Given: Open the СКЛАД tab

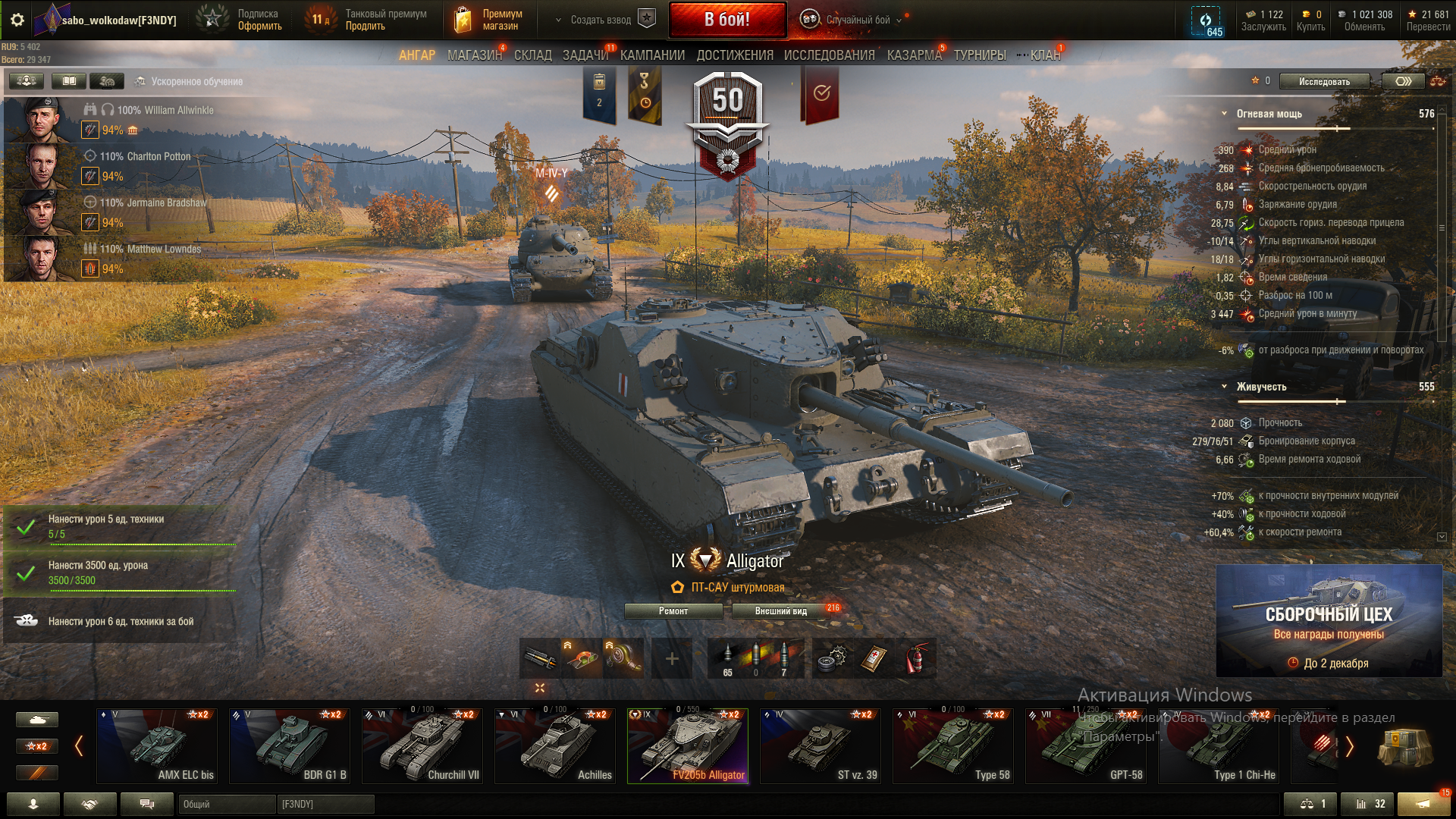Looking at the screenshot, I should pyautogui.click(x=532, y=55).
